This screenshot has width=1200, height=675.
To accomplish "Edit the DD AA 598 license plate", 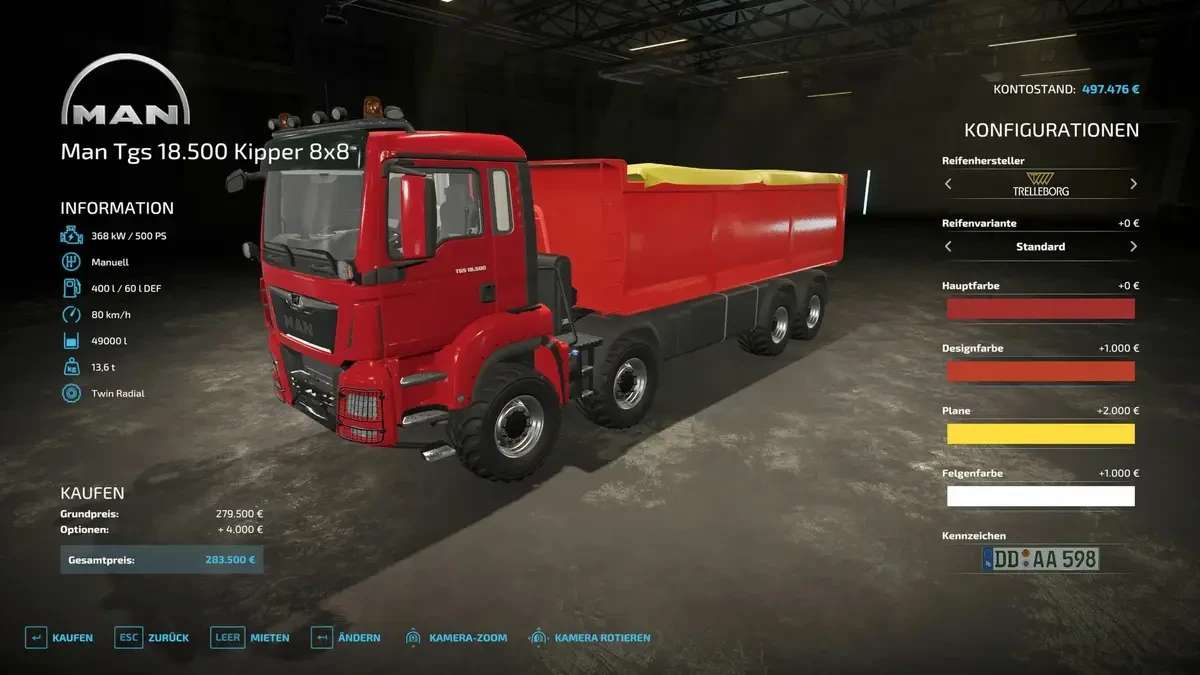I will 1040,559.
